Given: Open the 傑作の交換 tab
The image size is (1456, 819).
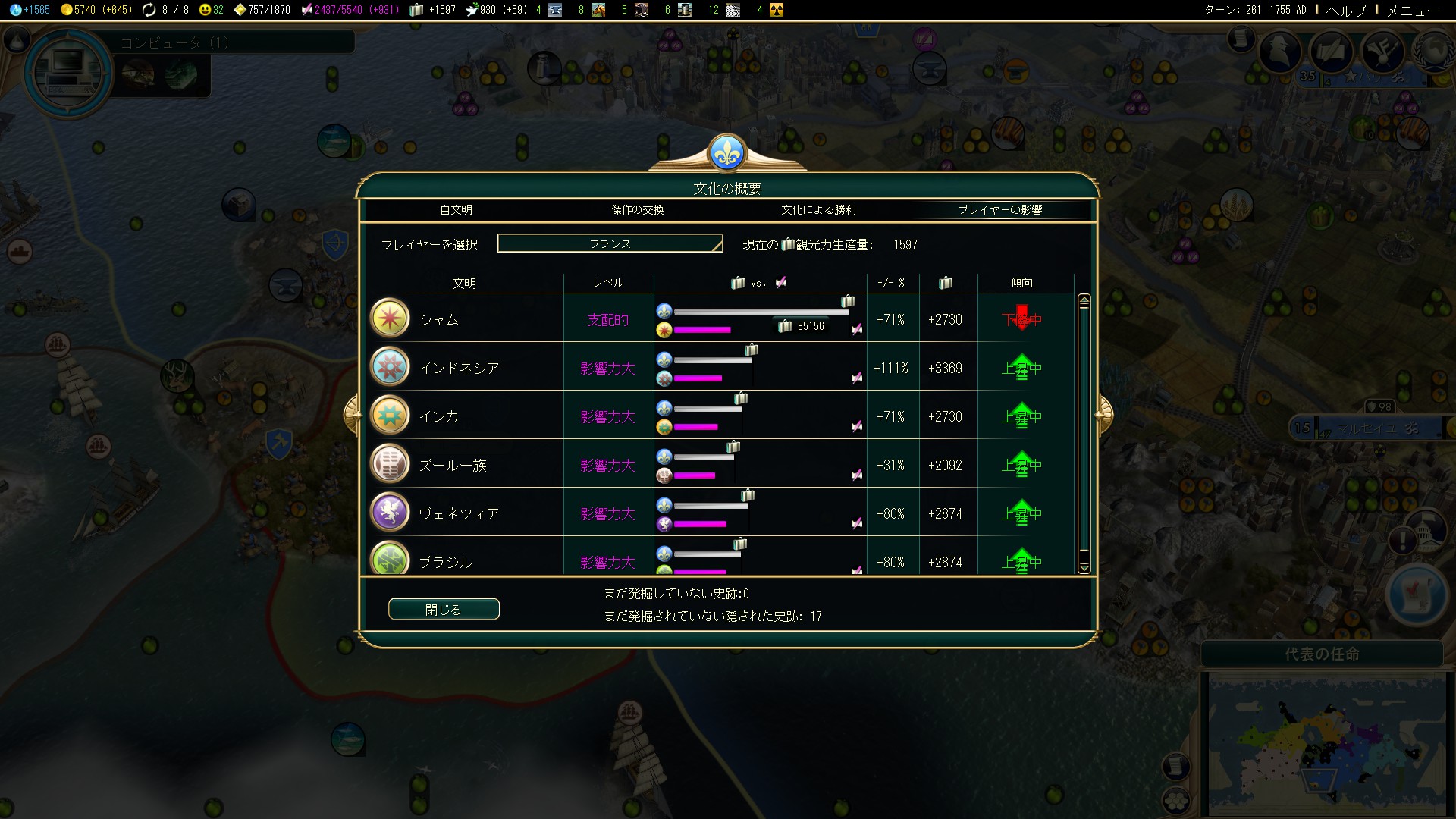Looking at the screenshot, I should 637,210.
